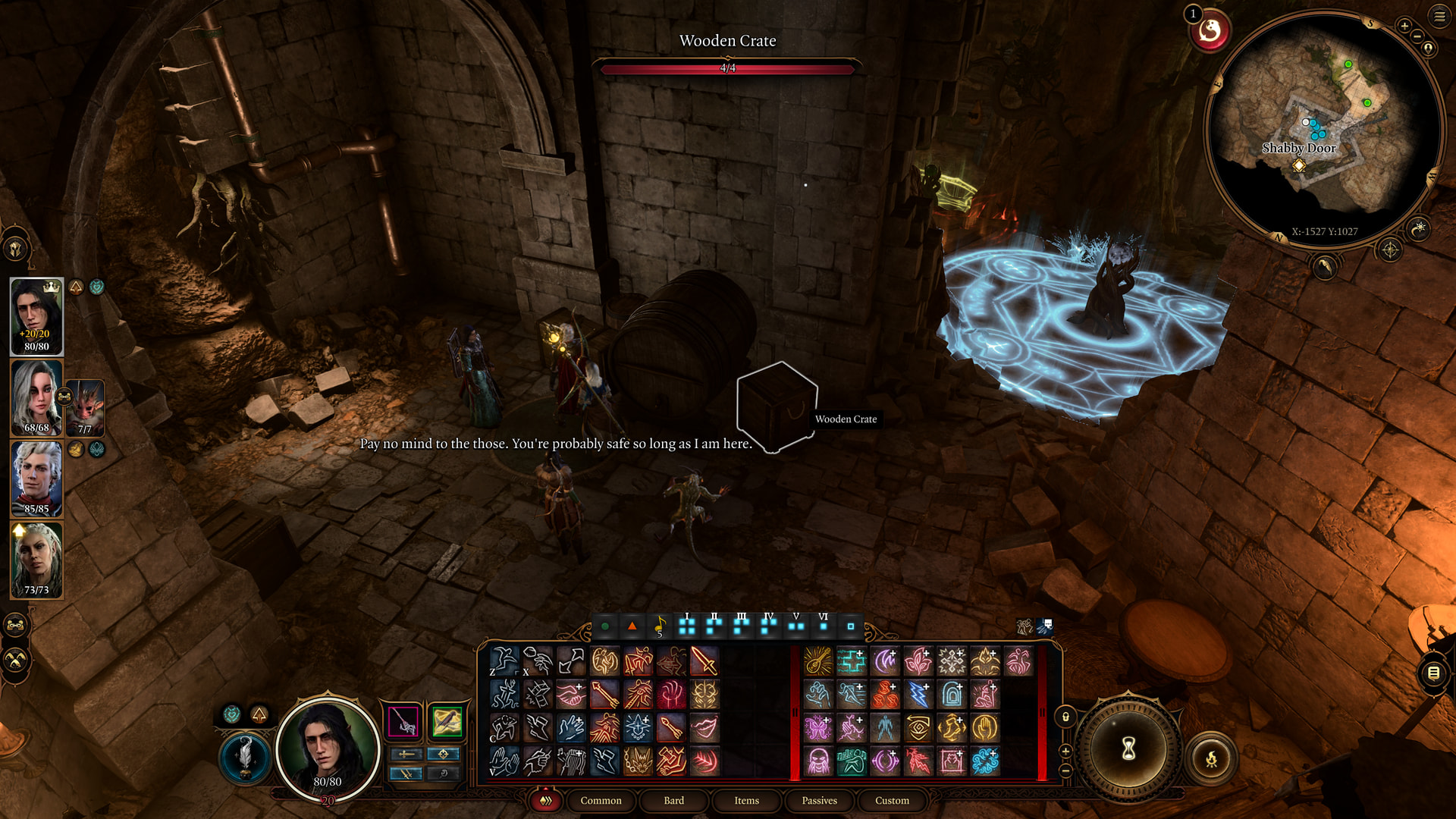Toggle the hotbar lock button
This screenshot has width=1456, height=819.
pyautogui.click(x=1065, y=717)
